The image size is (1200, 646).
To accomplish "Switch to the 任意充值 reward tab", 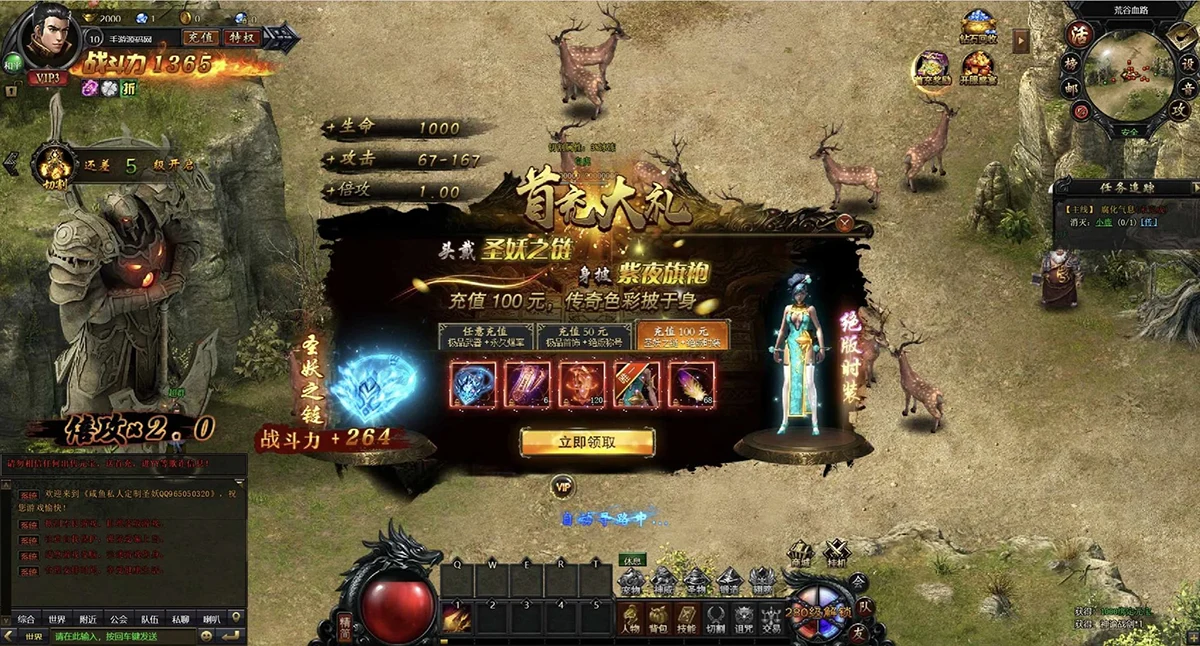I will coord(485,336).
